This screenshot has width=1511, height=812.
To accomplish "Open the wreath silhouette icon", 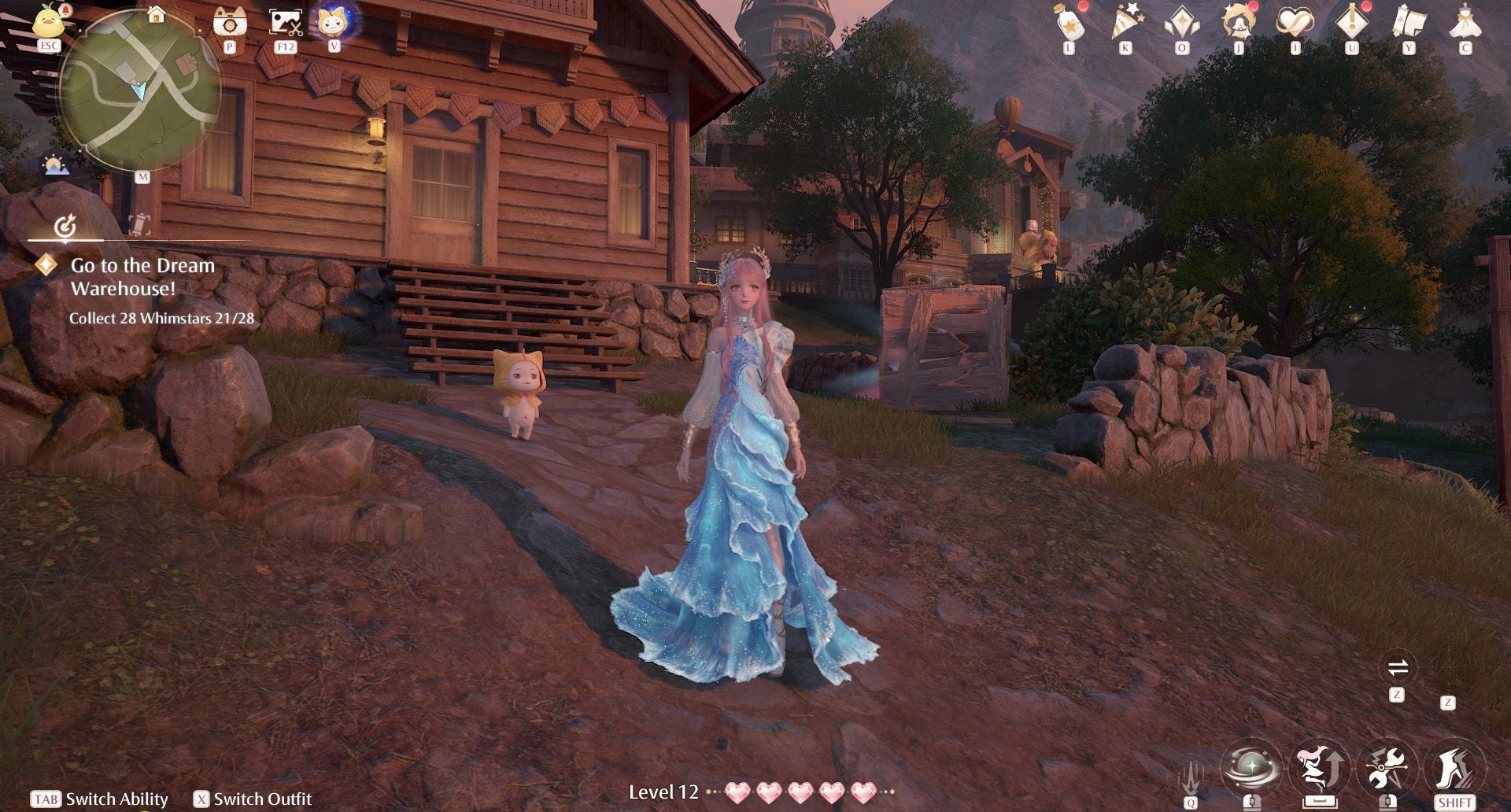I will (x=1239, y=24).
